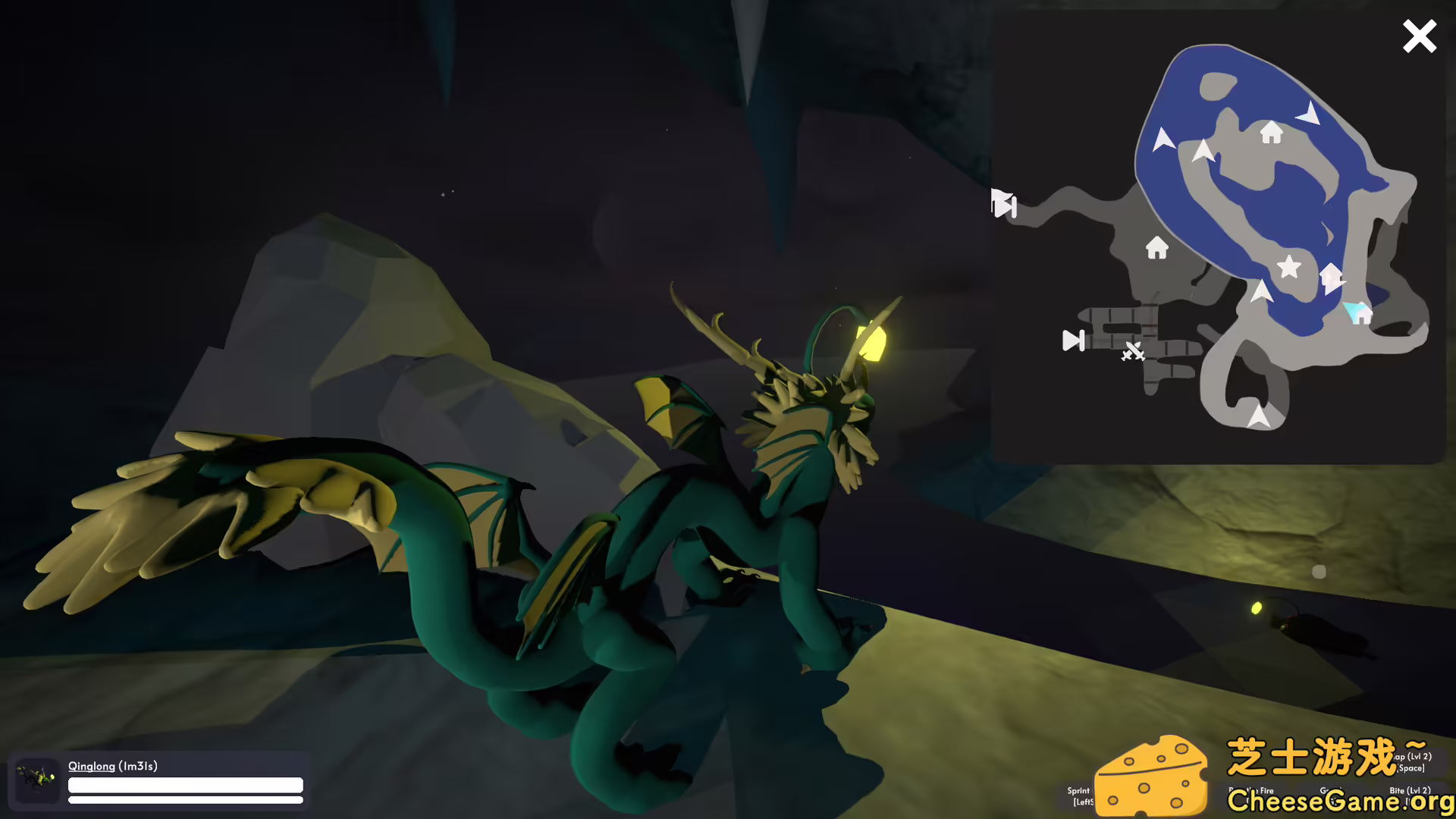The height and width of the screenshot is (819, 1456).
Task: Open Qinglong's profile link
Action: point(91,767)
